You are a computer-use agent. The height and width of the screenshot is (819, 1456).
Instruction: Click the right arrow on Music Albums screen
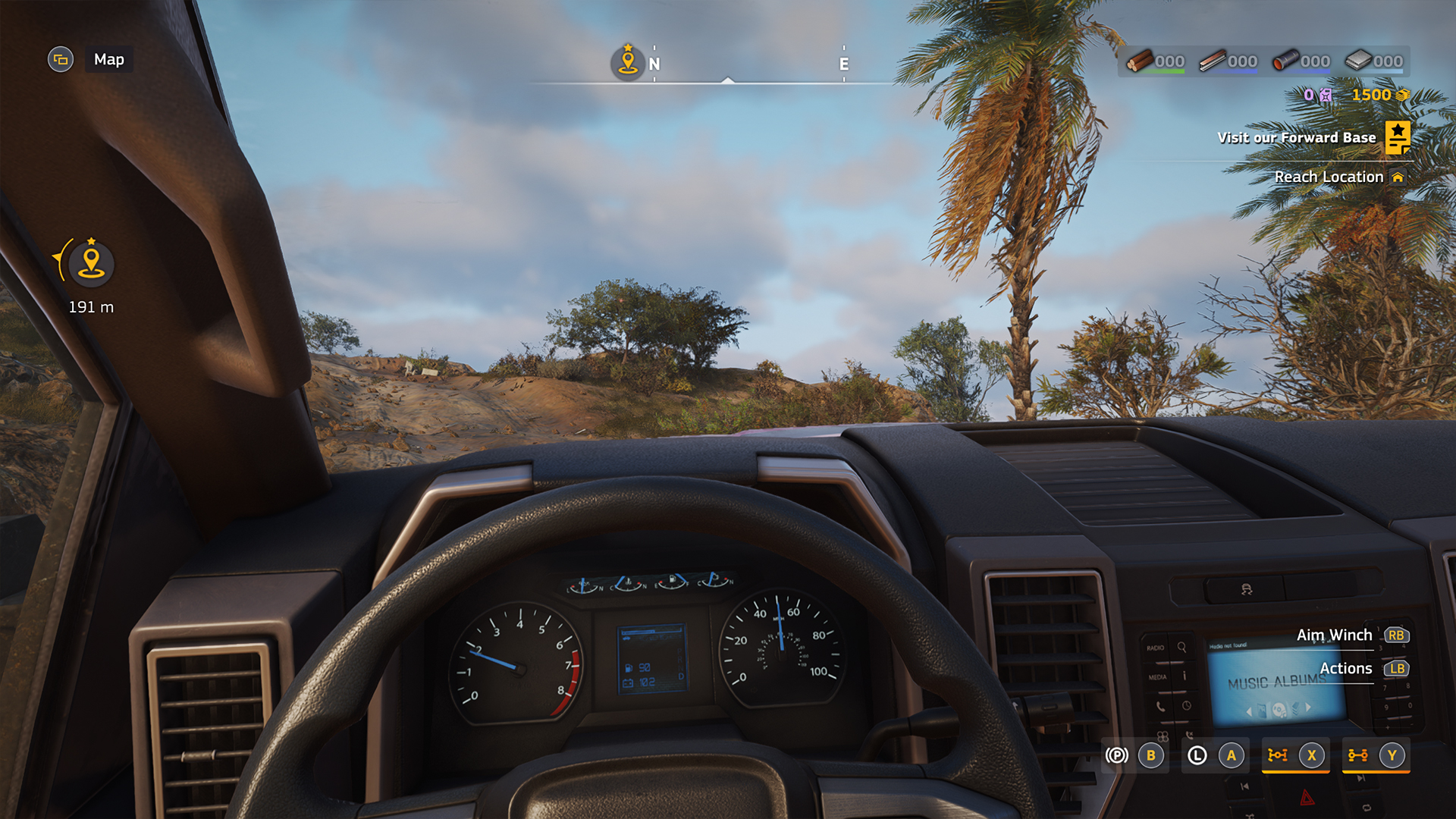pyautogui.click(x=1307, y=709)
